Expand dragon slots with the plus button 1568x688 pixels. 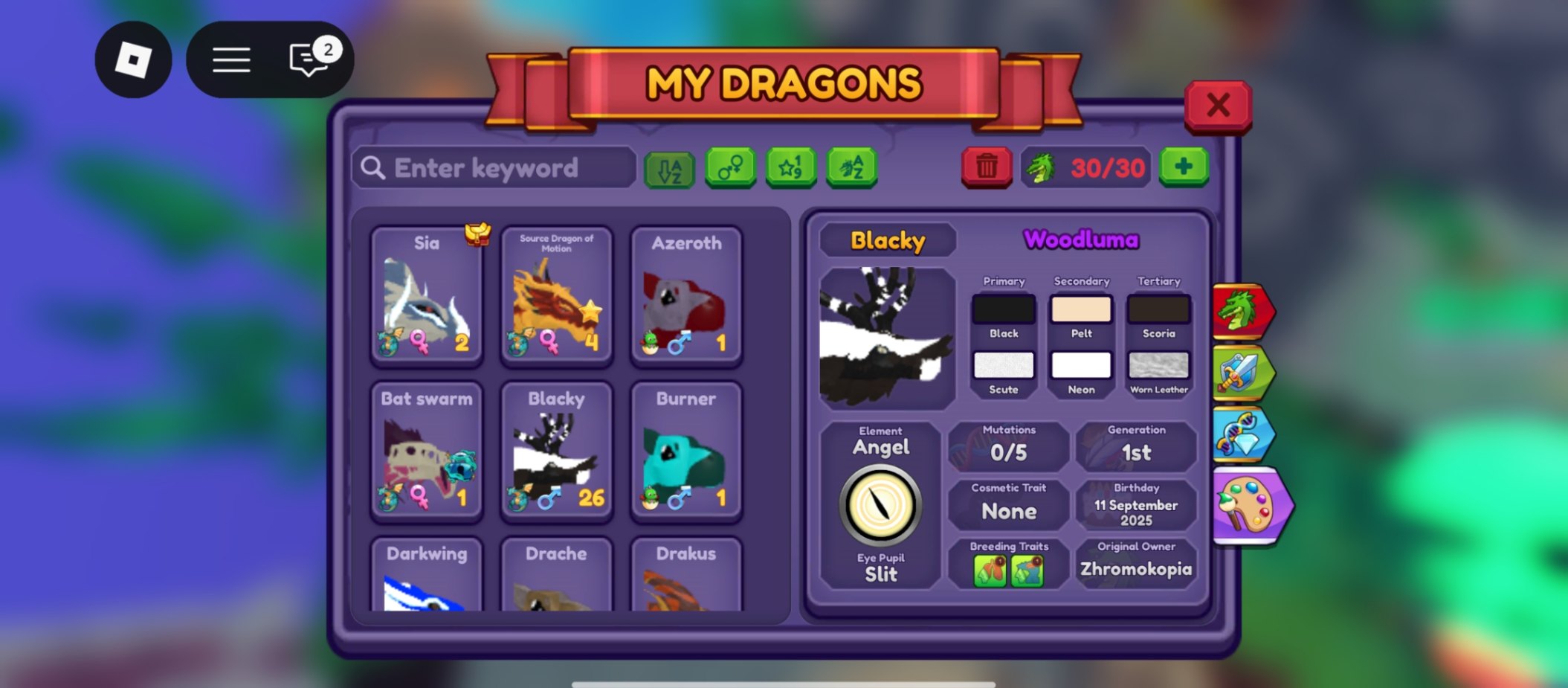pos(1184,167)
